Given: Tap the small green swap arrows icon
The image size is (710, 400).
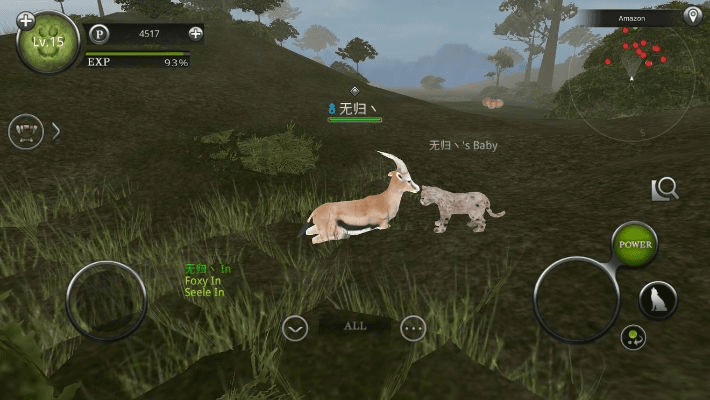Looking at the screenshot, I should pos(633,337).
